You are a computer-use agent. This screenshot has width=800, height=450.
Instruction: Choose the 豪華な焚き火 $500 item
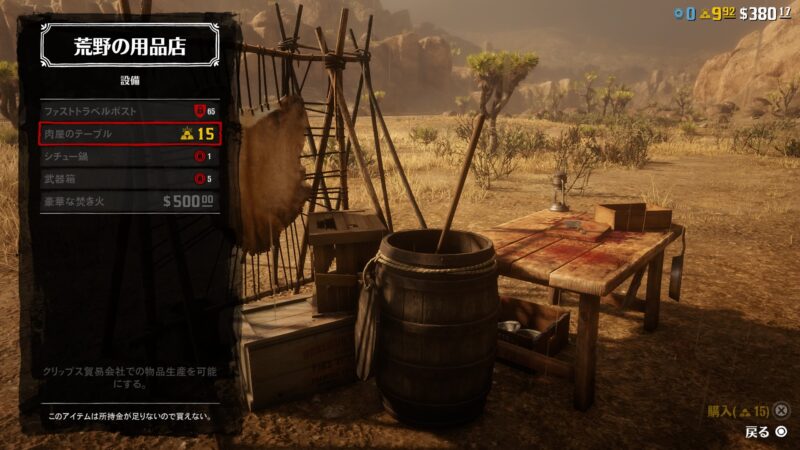click(x=129, y=201)
